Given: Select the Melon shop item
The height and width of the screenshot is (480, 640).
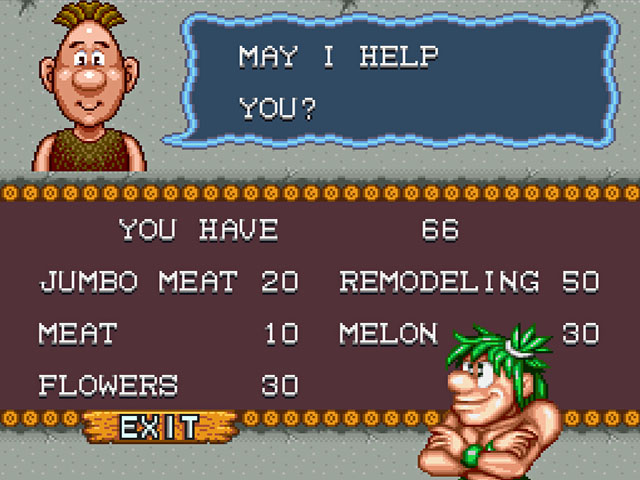Looking at the screenshot, I should pyautogui.click(x=388, y=333).
